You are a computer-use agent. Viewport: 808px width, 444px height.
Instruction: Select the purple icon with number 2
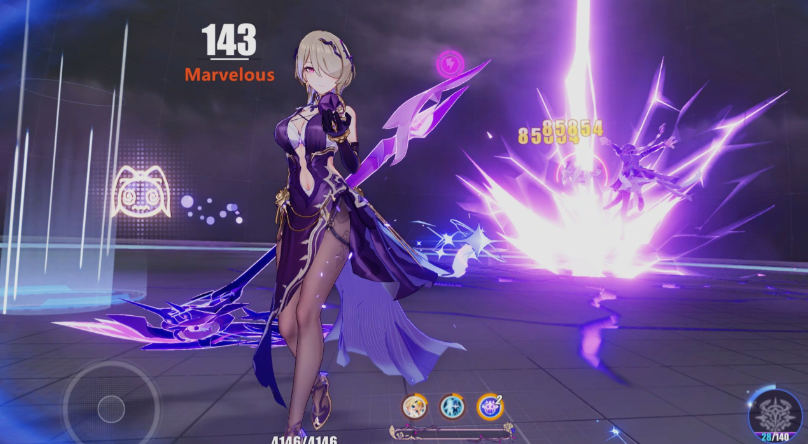489,406
